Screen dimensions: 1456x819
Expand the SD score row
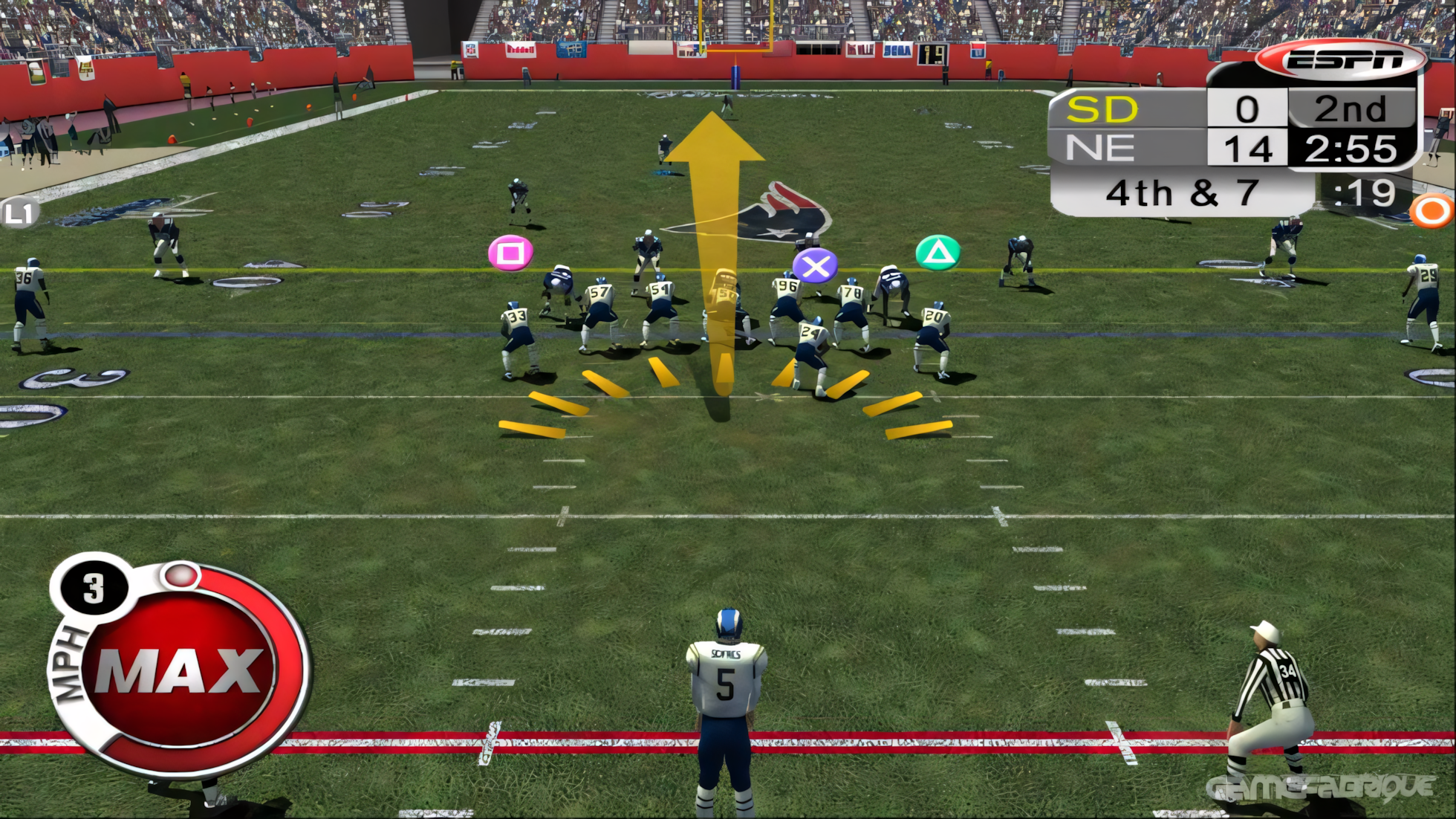tap(1159, 109)
